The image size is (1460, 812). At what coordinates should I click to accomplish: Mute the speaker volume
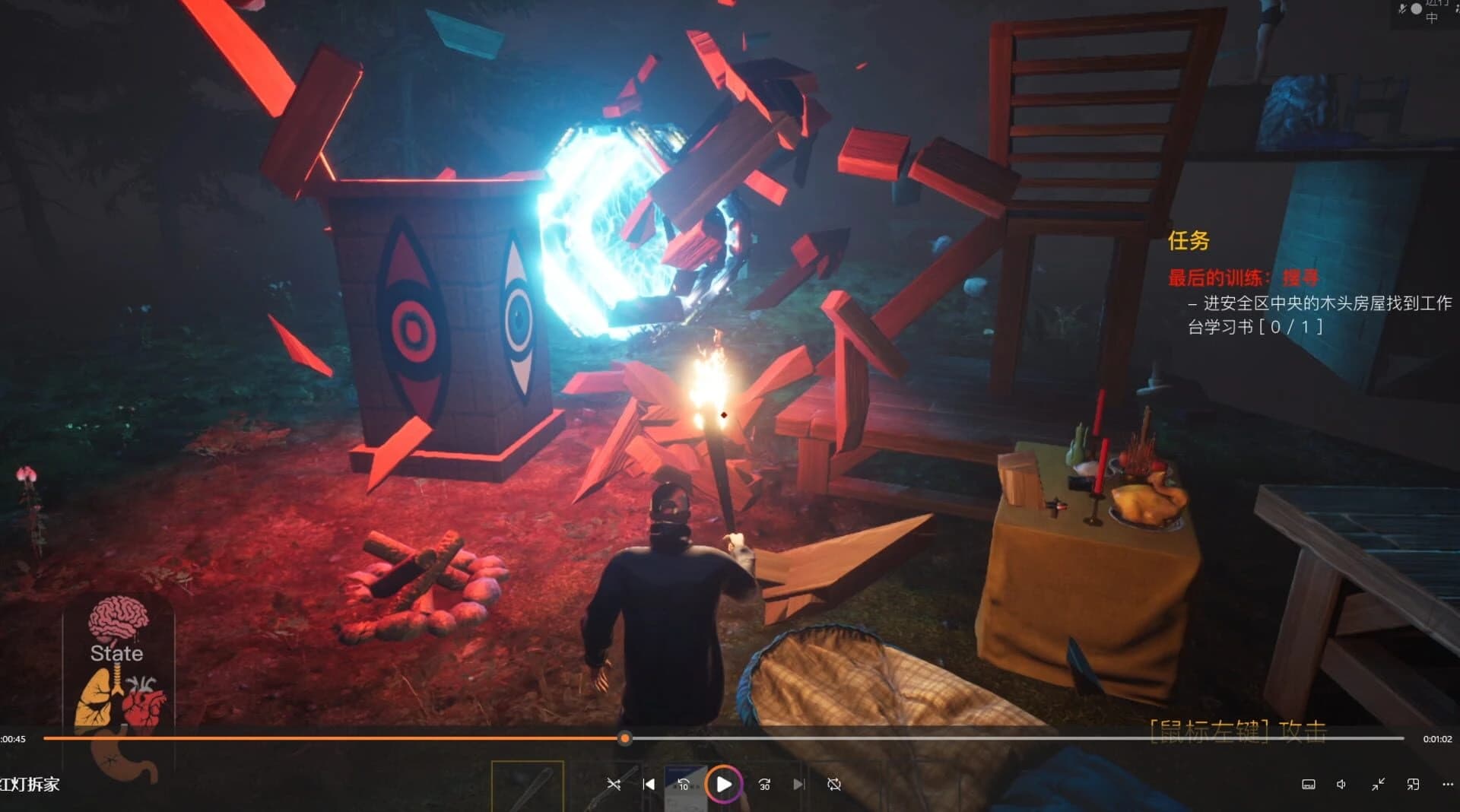(x=1341, y=784)
